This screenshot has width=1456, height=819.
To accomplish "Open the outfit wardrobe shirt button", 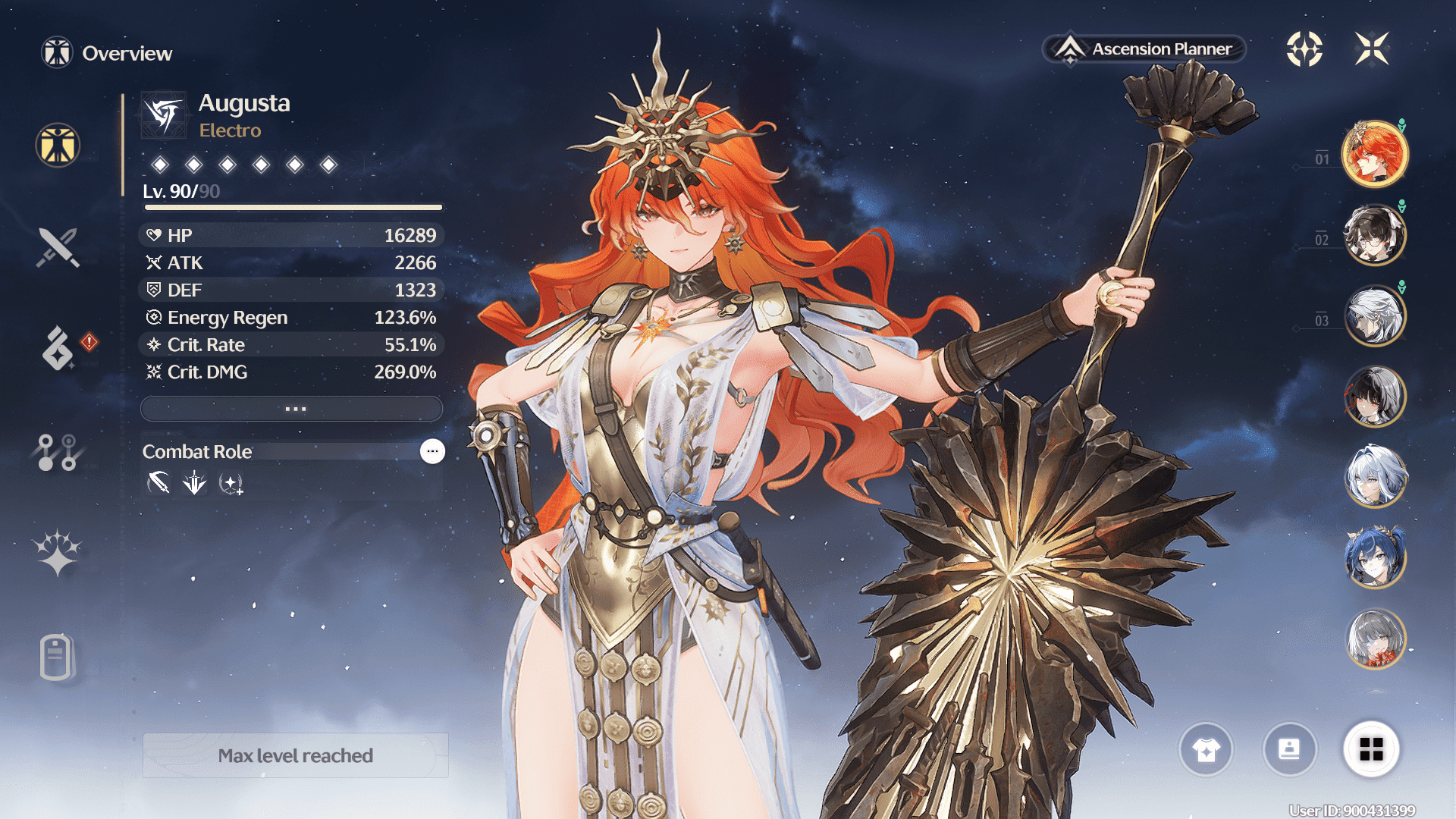I will [1206, 749].
